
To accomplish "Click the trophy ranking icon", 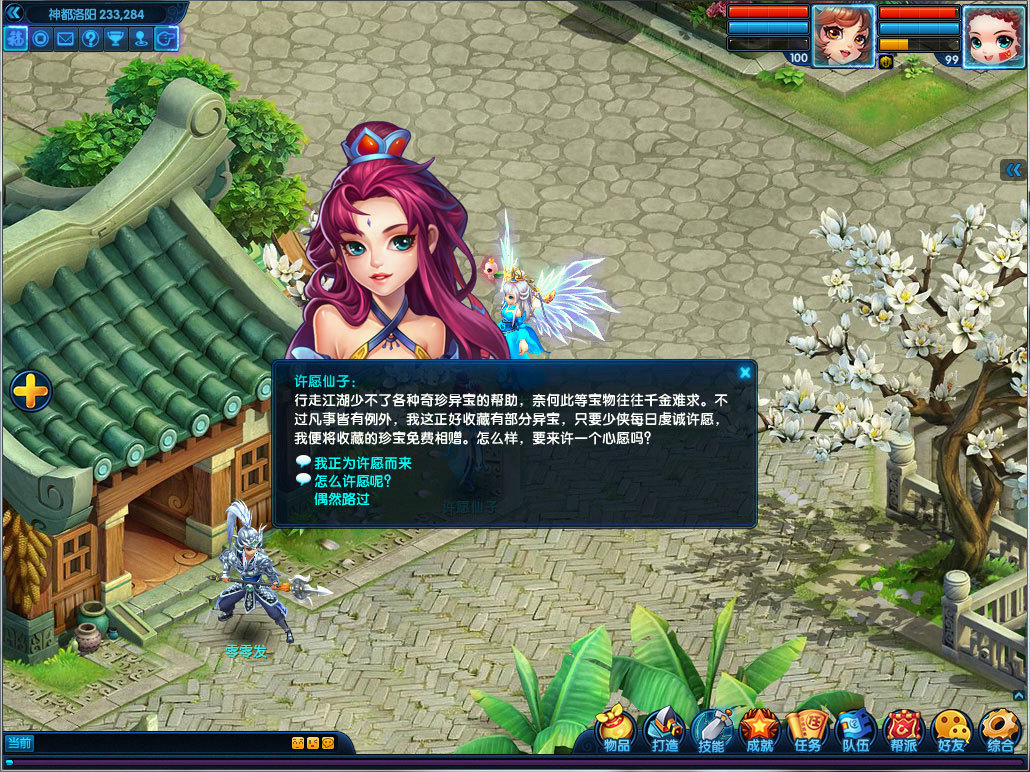I will click(116, 39).
